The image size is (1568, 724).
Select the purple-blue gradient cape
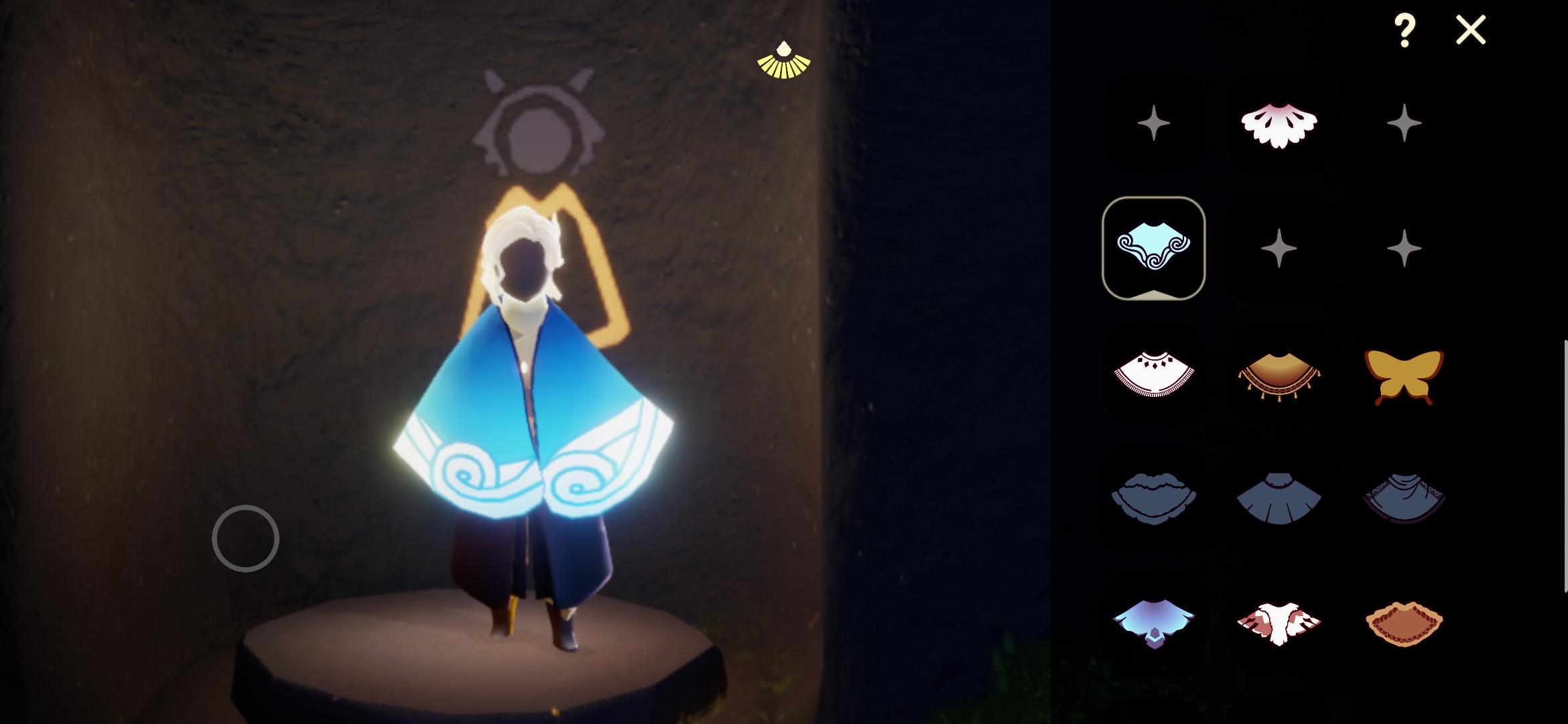coord(1154,627)
